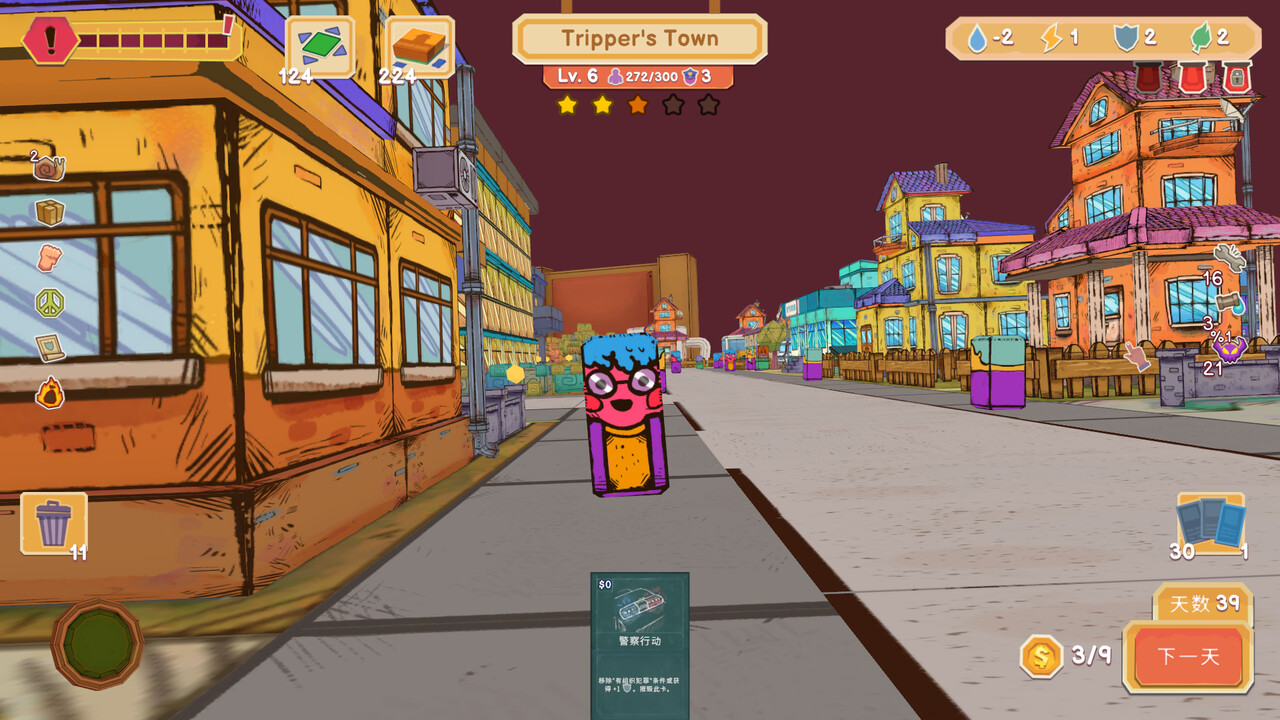Click the Tripper's Town name banner

pyautogui.click(x=640, y=39)
